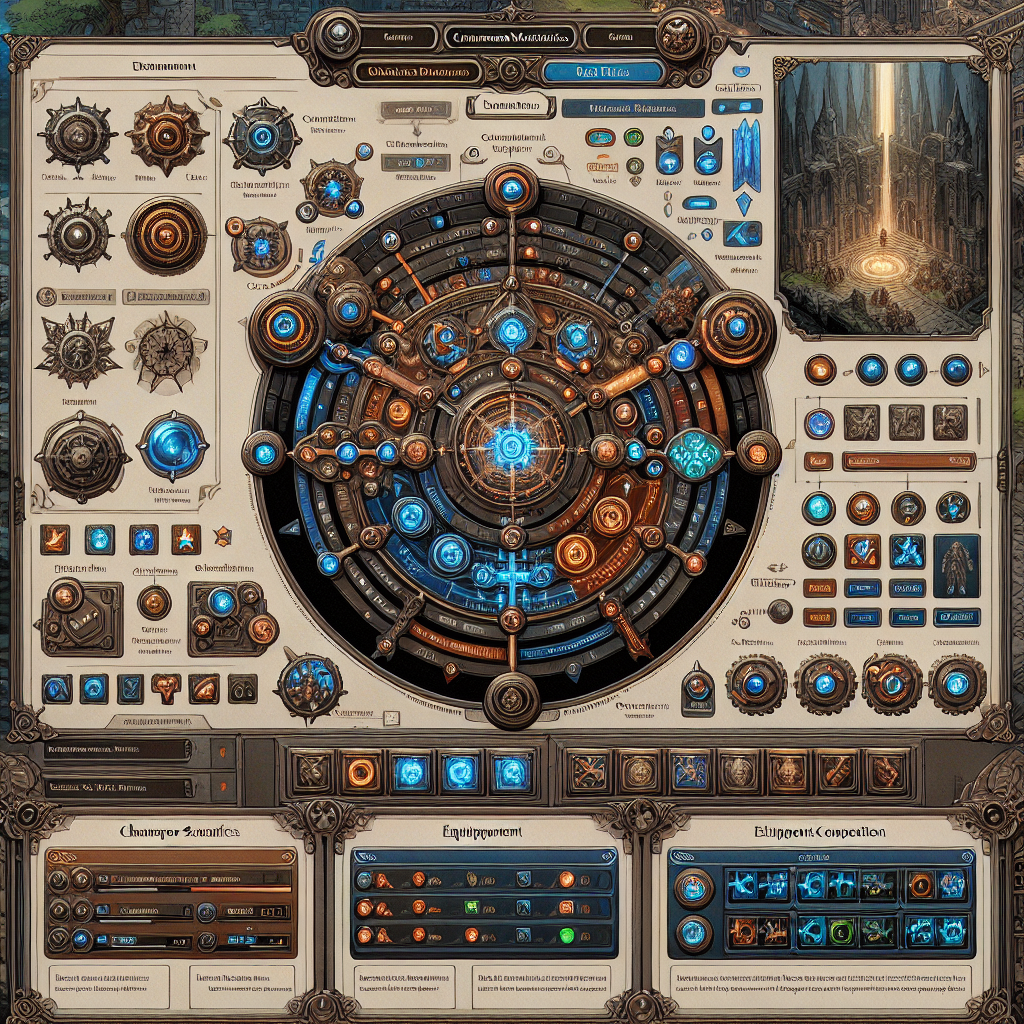Activate the glowing blue core of the wheel
1024x1024 pixels.
(x=511, y=441)
